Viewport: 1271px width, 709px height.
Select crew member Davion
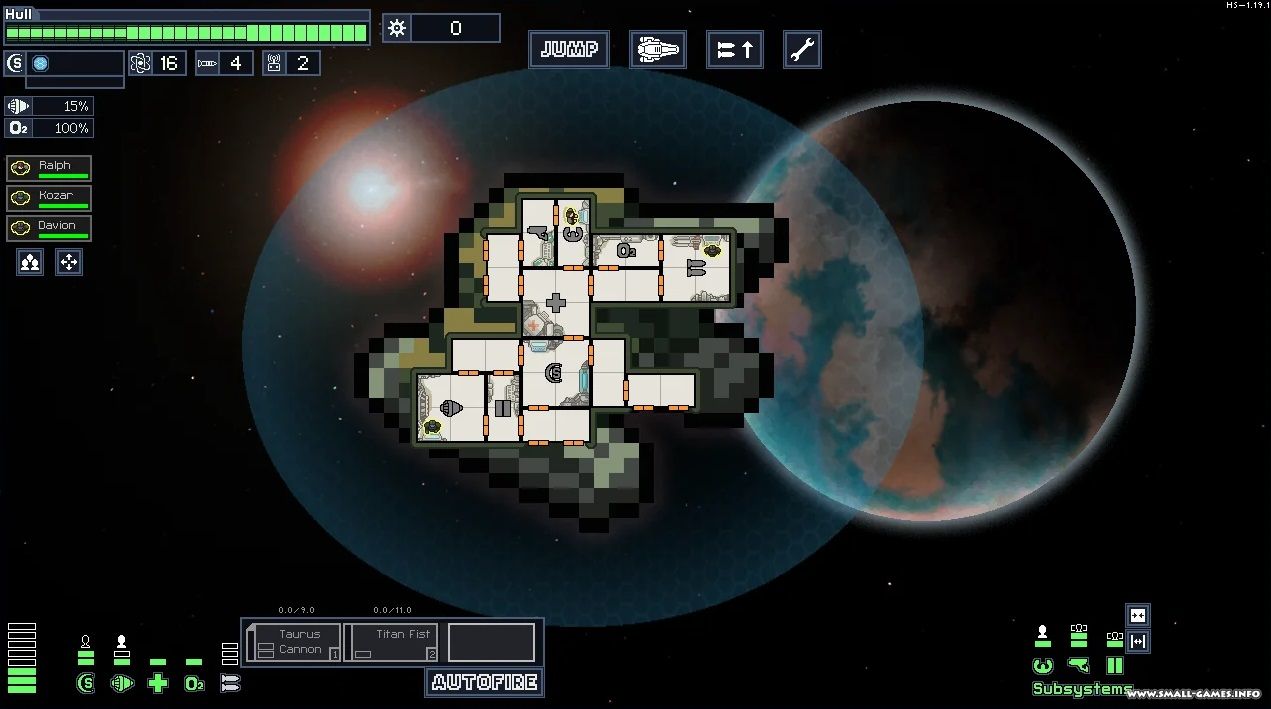pos(49,228)
